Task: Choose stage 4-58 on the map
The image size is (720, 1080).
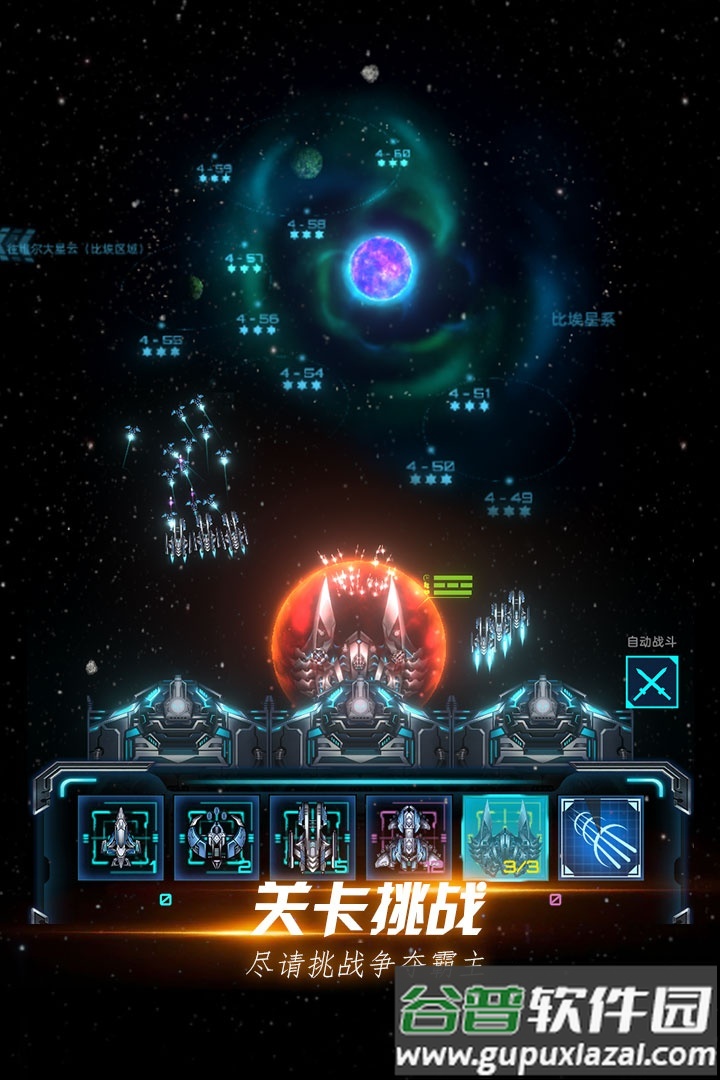Action: pyautogui.click(x=306, y=230)
